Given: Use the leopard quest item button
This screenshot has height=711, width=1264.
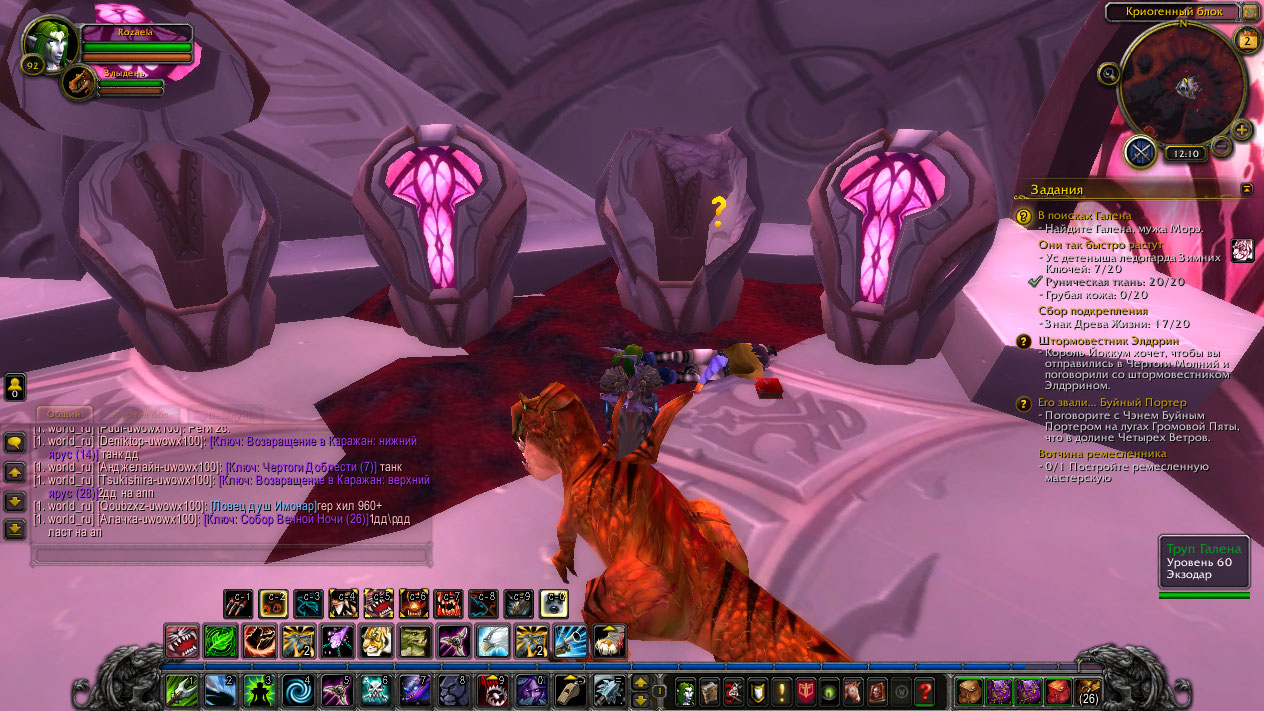Looking at the screenshot, I should pyautogui.click(x=1243, y=250).
